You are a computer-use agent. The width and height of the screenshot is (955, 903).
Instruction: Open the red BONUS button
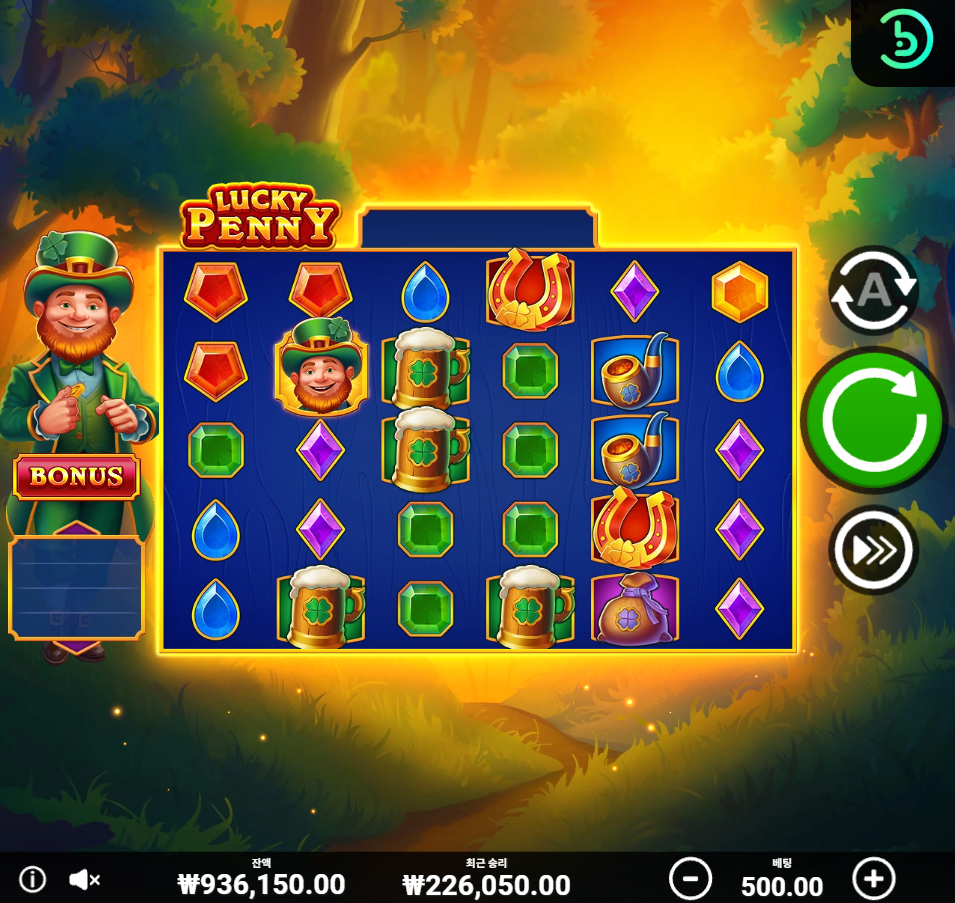tap(76, 477)
